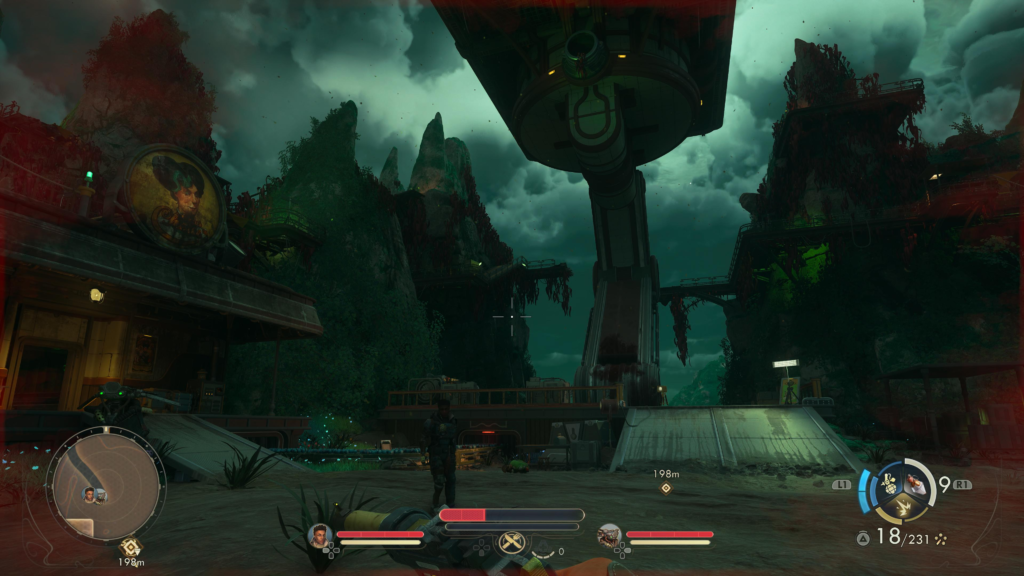Select the objective marker below the minimap

(130, 546)
